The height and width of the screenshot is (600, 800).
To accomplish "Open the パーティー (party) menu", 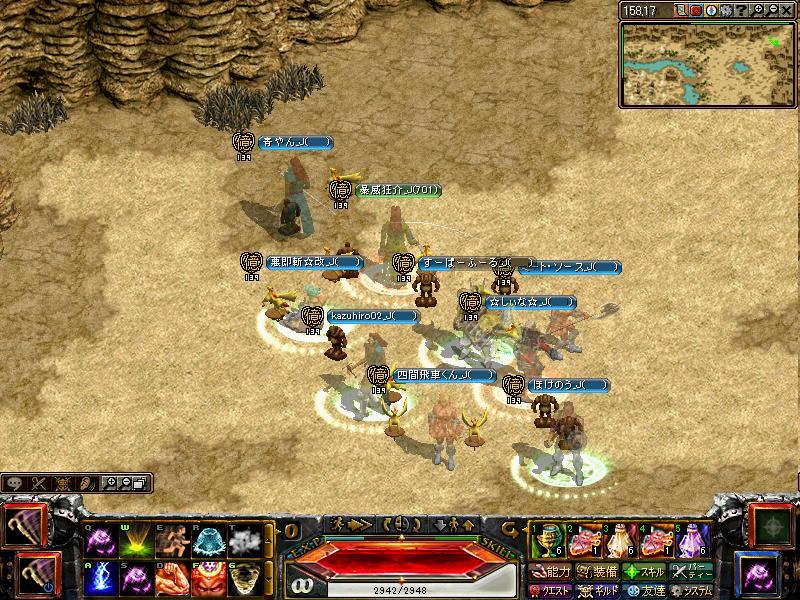I will 692,572.
